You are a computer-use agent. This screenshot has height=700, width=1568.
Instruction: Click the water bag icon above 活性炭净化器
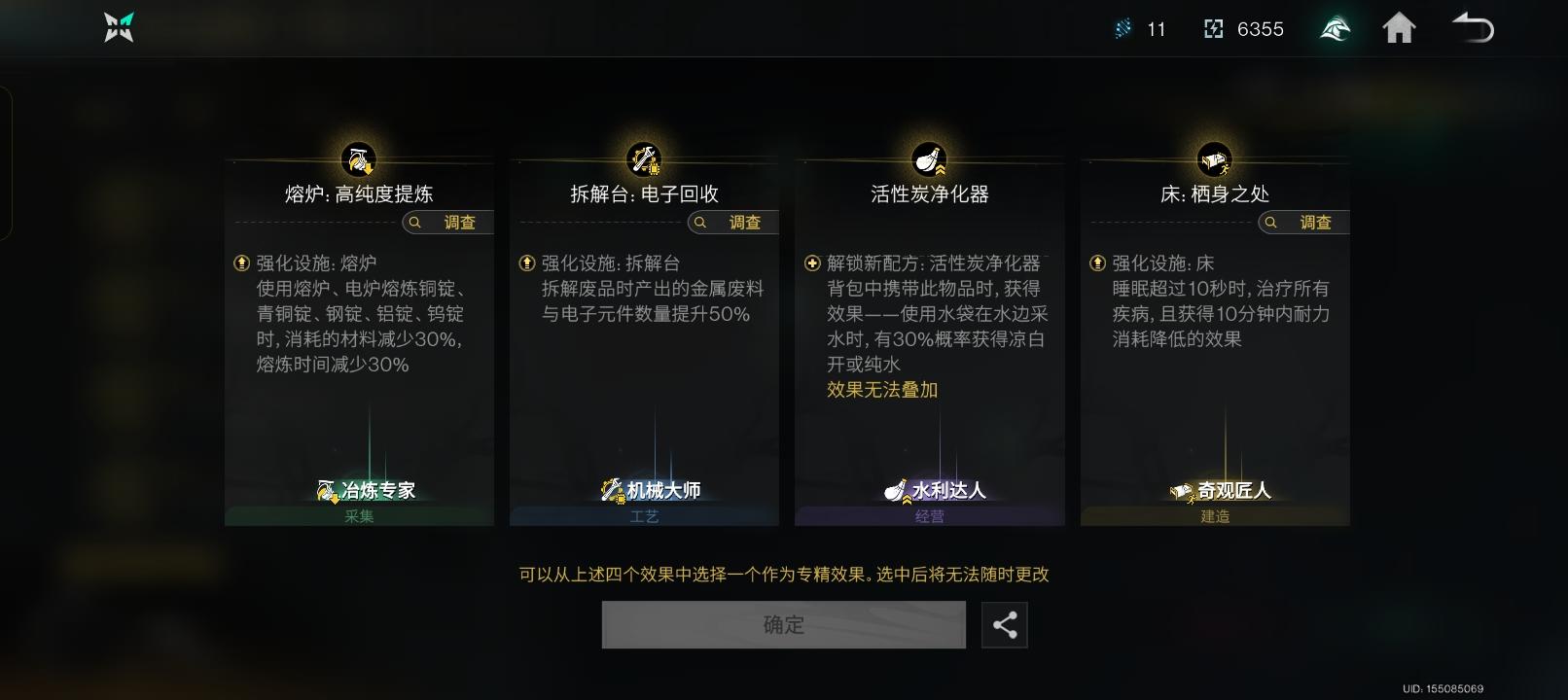click(x=929, y=158)
